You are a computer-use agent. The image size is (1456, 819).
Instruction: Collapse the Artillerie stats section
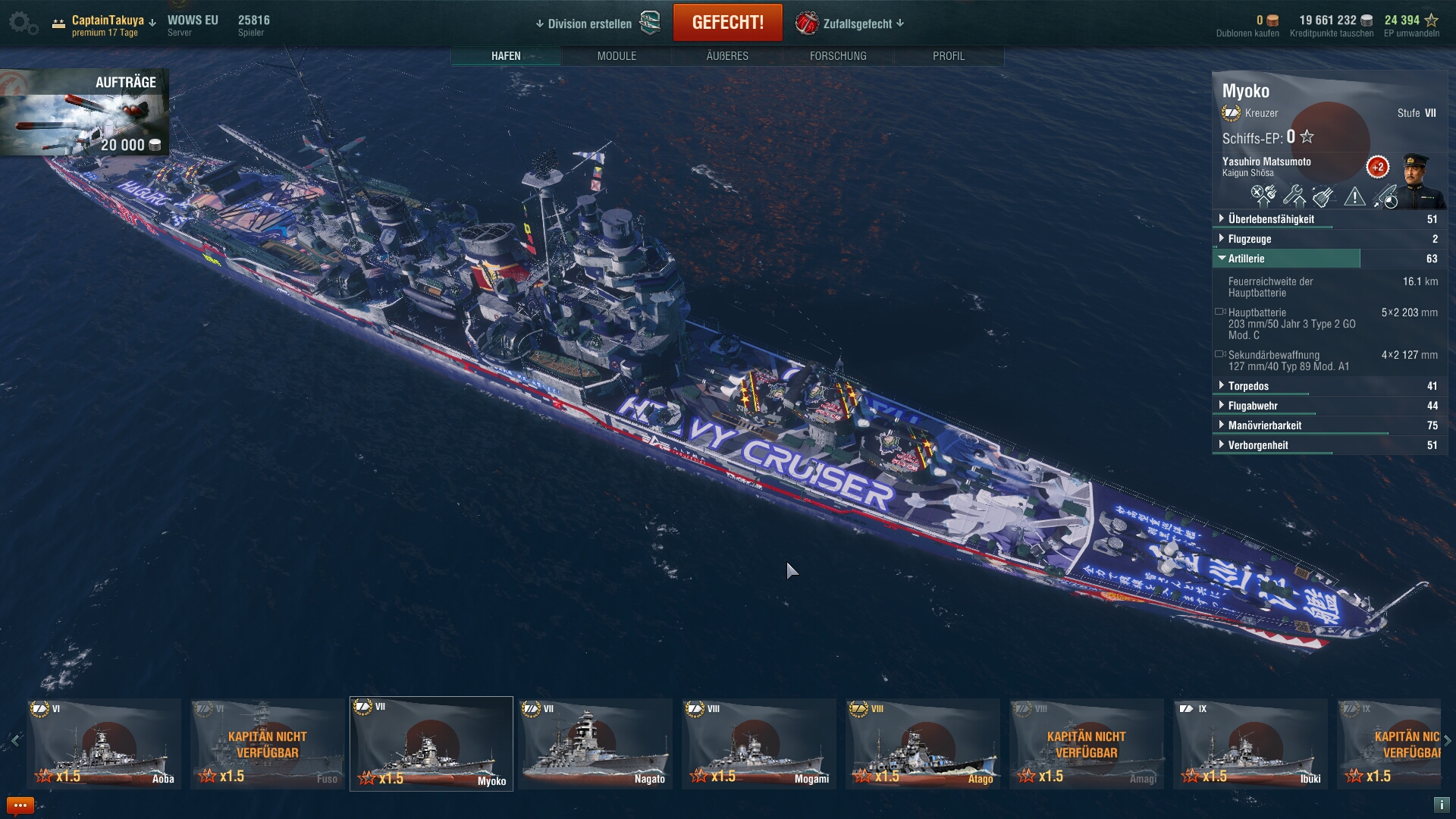click(1246, 259)
